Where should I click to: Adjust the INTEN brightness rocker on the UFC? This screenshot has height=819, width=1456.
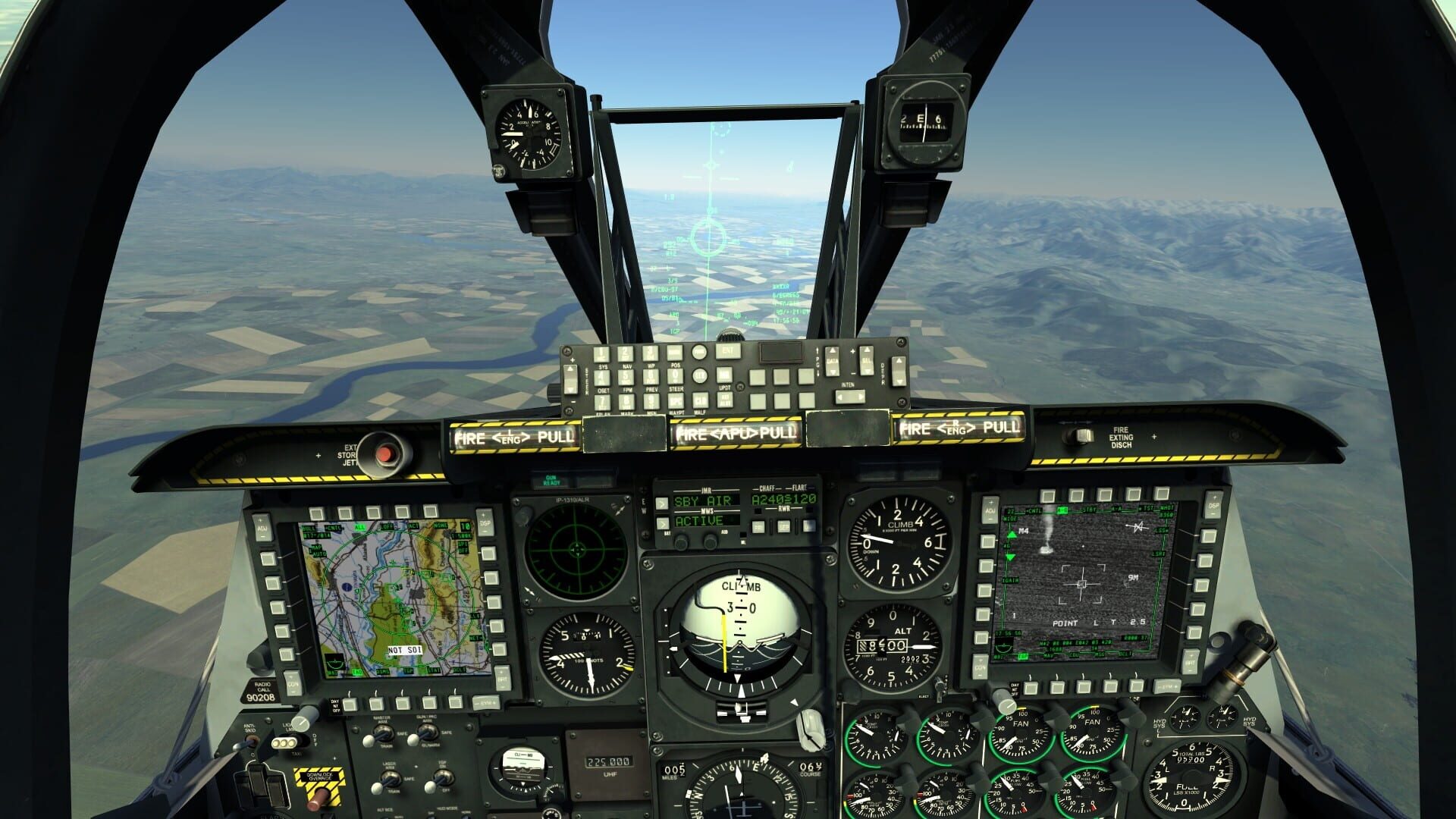pos(850,397)
